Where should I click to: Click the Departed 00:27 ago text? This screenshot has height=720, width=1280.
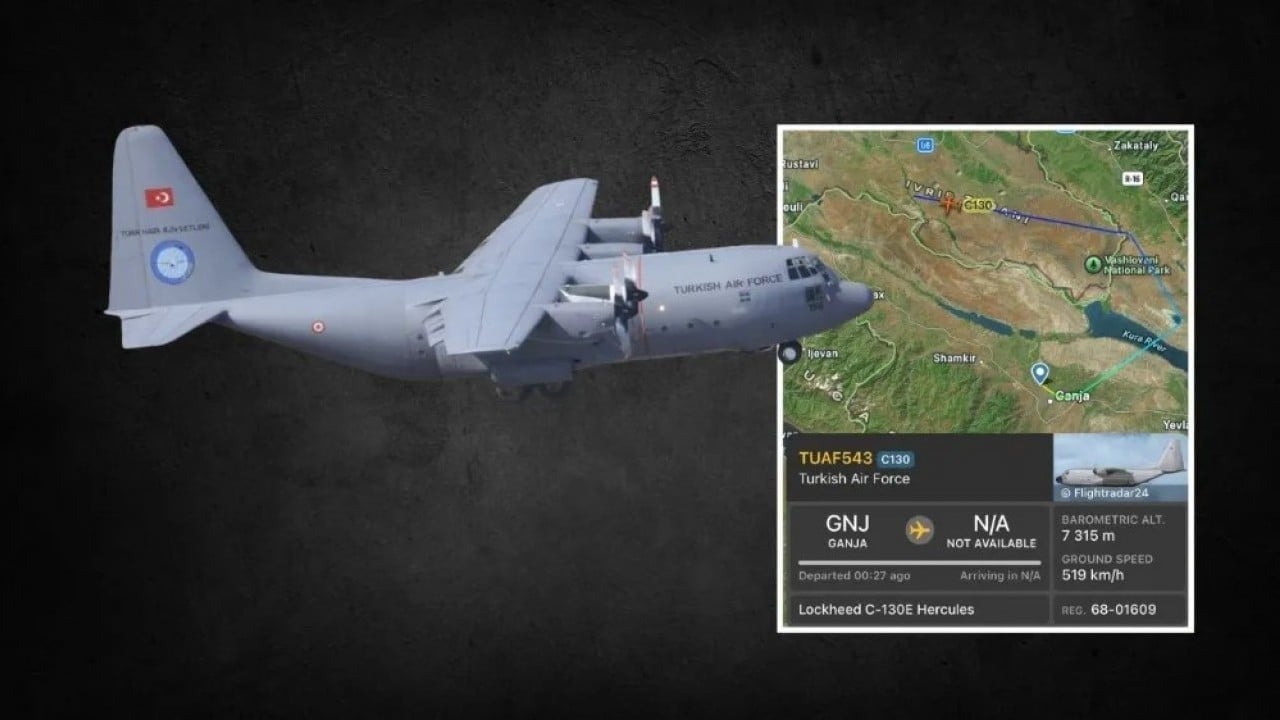pos(855,575)
